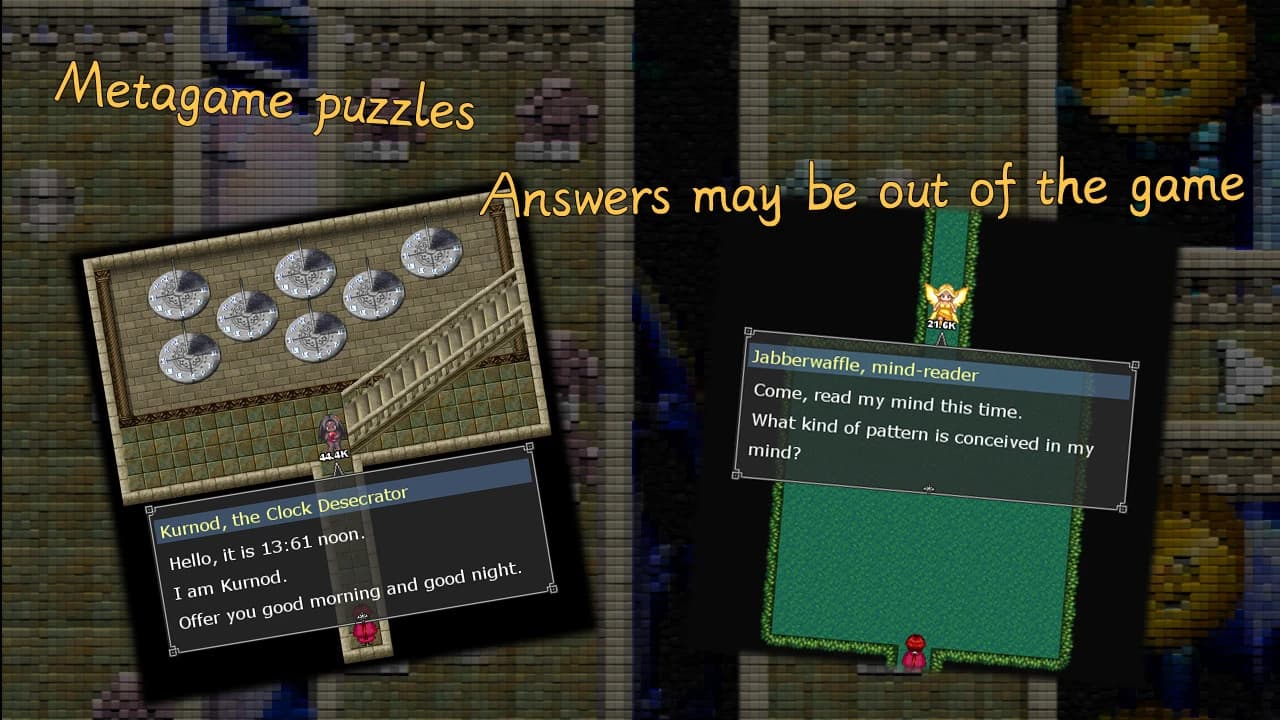This screenshot has width=1280, height=720.
Task: Click Kurnod's character sprite above the dialogue
Action: point(331,430)
